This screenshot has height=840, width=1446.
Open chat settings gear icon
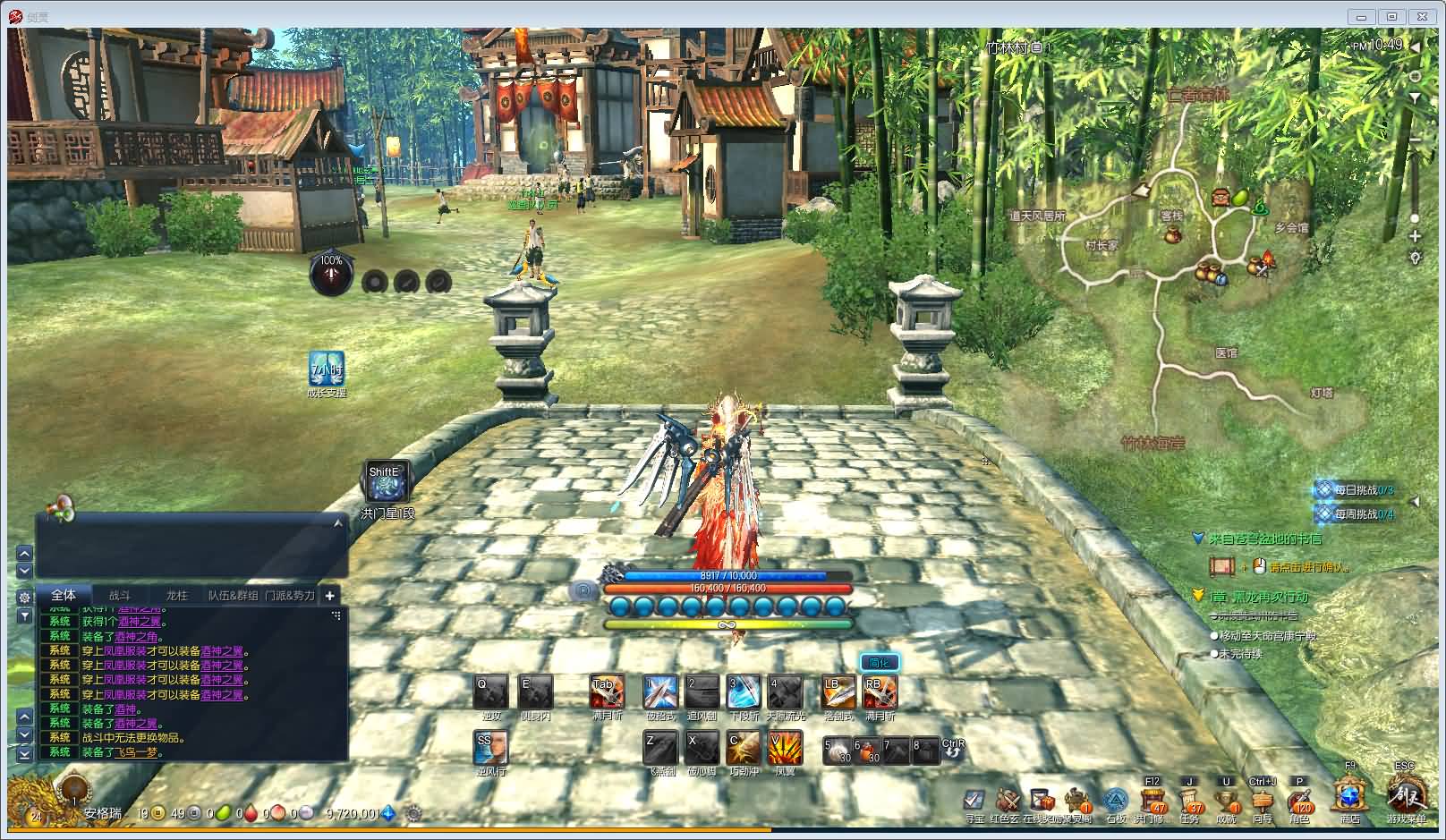pyautogui.click(x=24, y=597)
